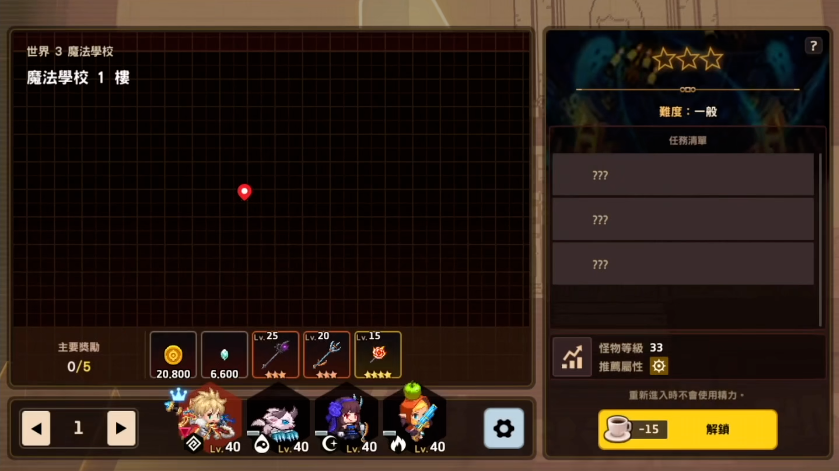Show the recommended attribute icon

(659, 366)
